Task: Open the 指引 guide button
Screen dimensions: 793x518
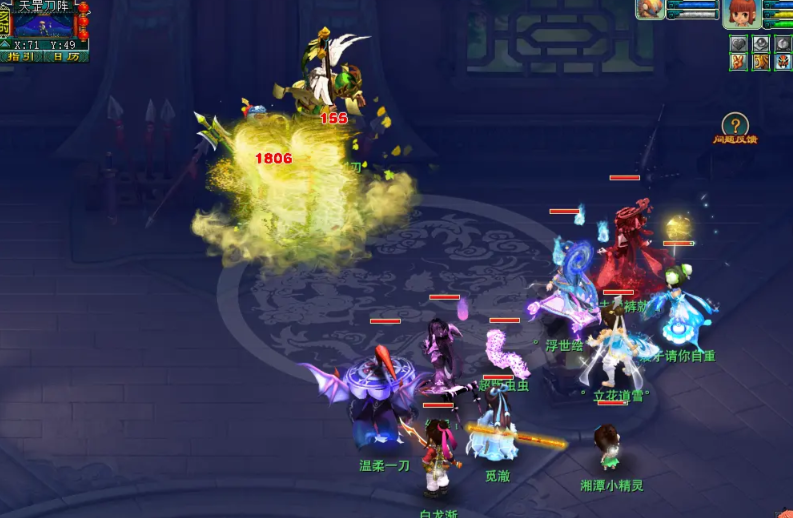Action: click(x=22, y=57)
